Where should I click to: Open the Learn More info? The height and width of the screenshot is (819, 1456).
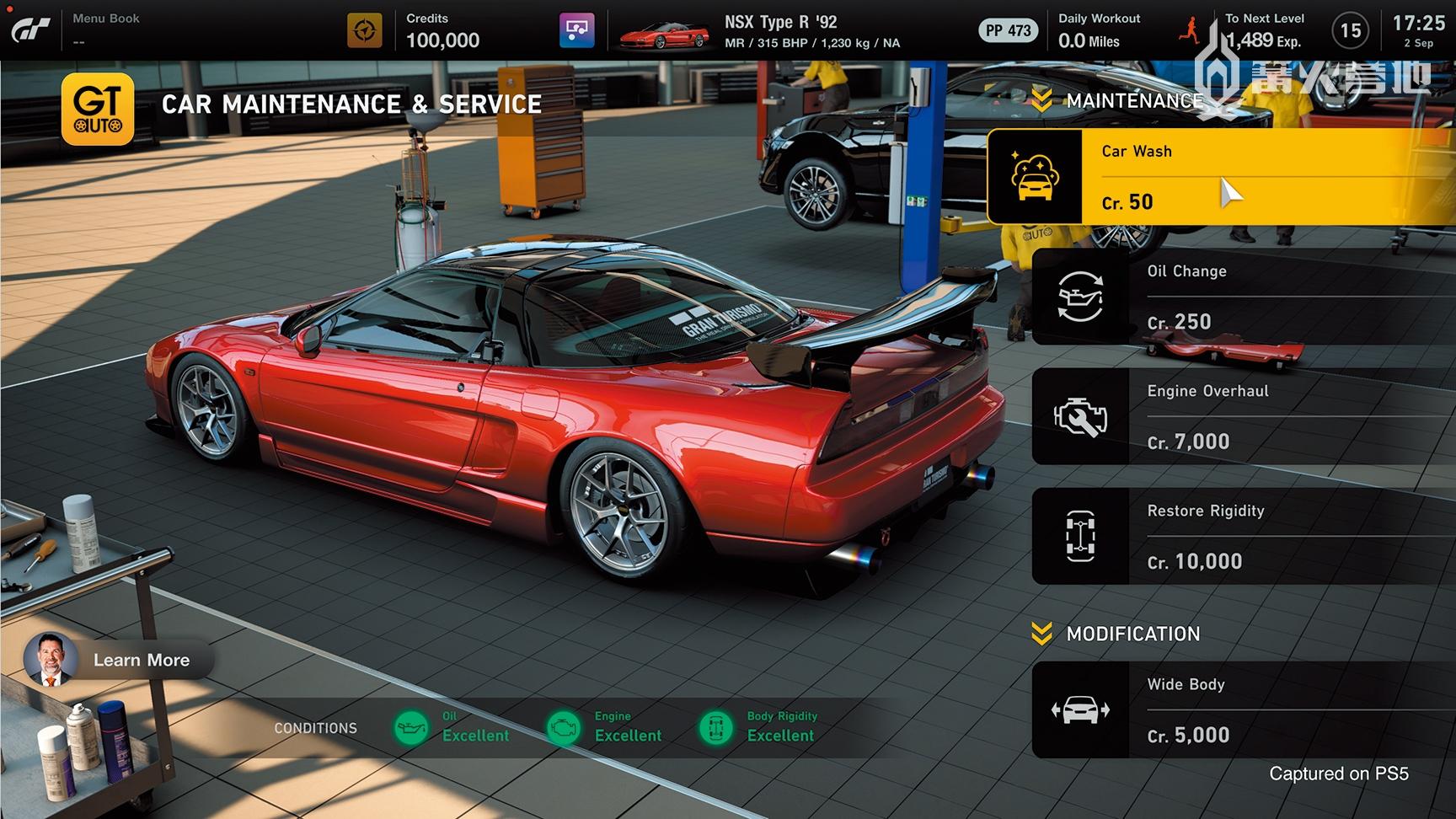118,660
